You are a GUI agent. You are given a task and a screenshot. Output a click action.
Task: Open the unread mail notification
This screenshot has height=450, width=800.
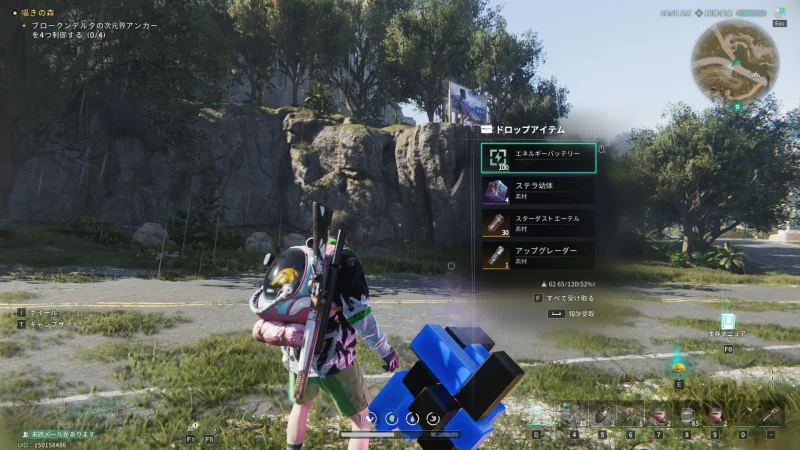(62, 433)
